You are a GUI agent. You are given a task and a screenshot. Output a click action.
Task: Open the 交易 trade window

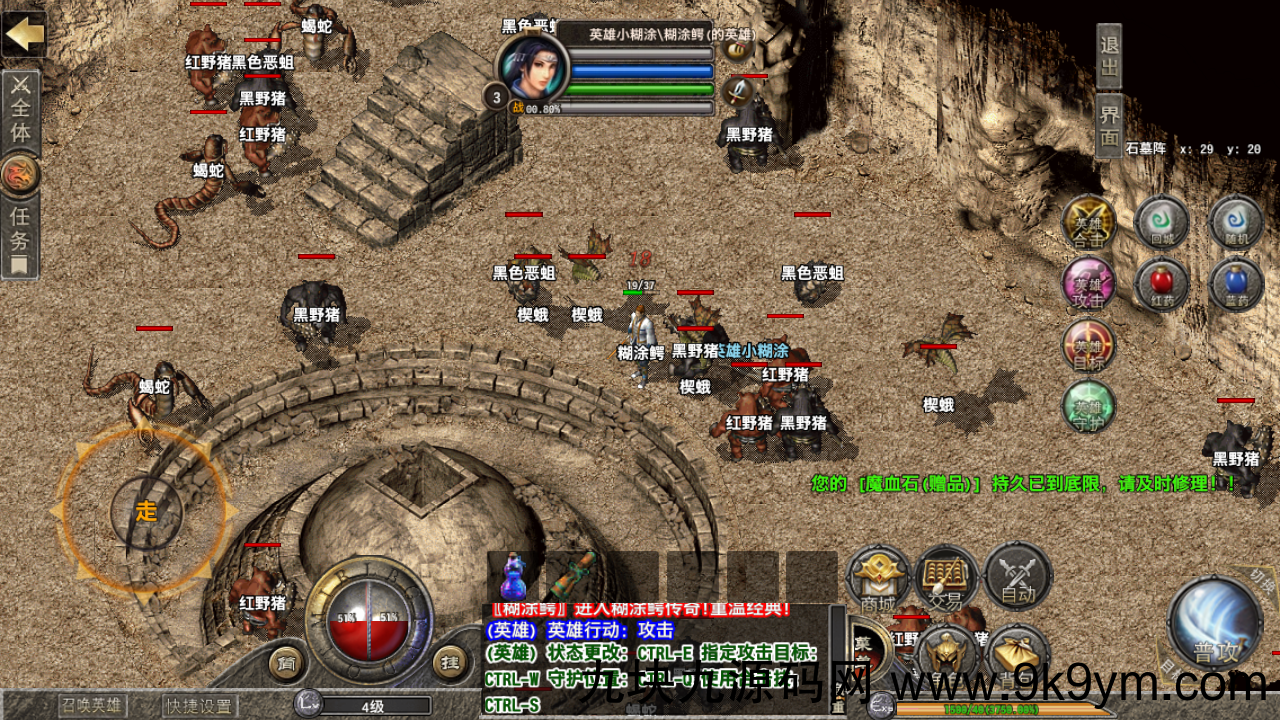point(946,578)
